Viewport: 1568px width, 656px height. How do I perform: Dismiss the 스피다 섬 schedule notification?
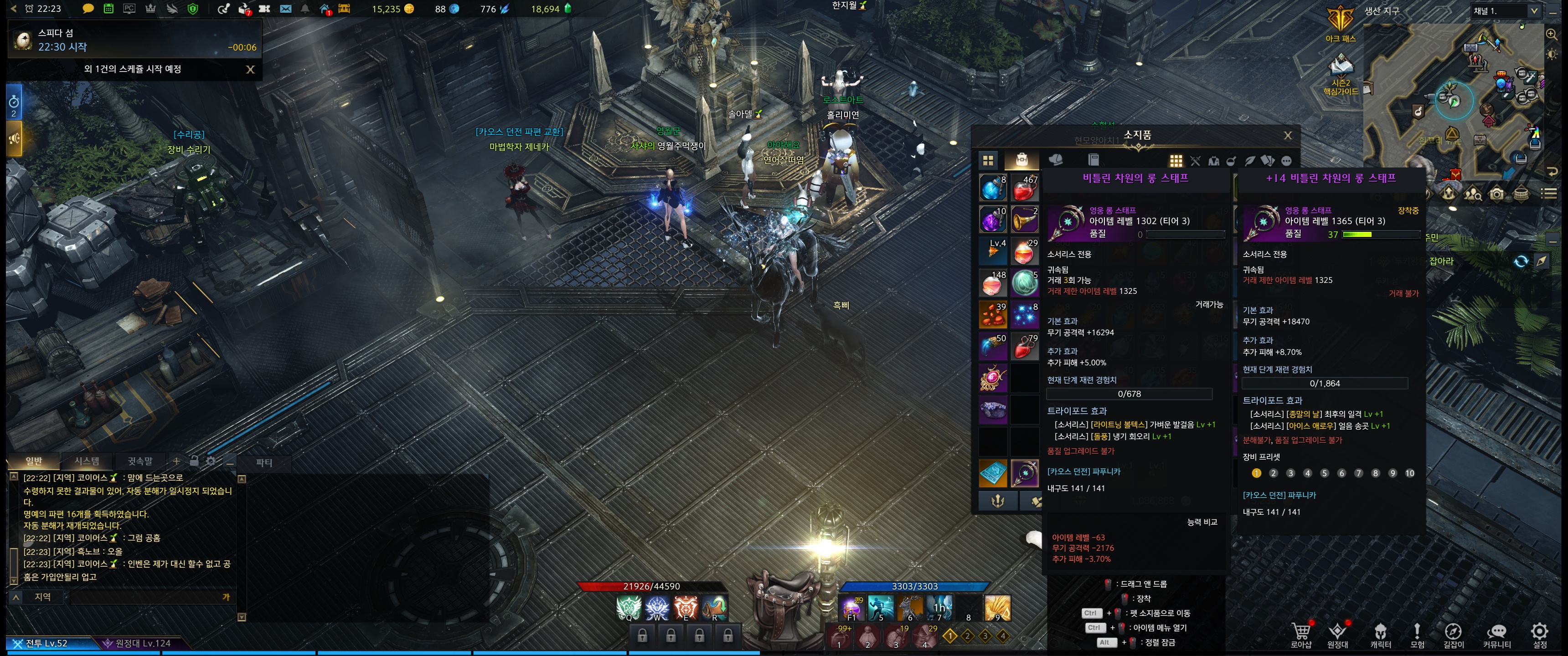click(x=250, y=69)
